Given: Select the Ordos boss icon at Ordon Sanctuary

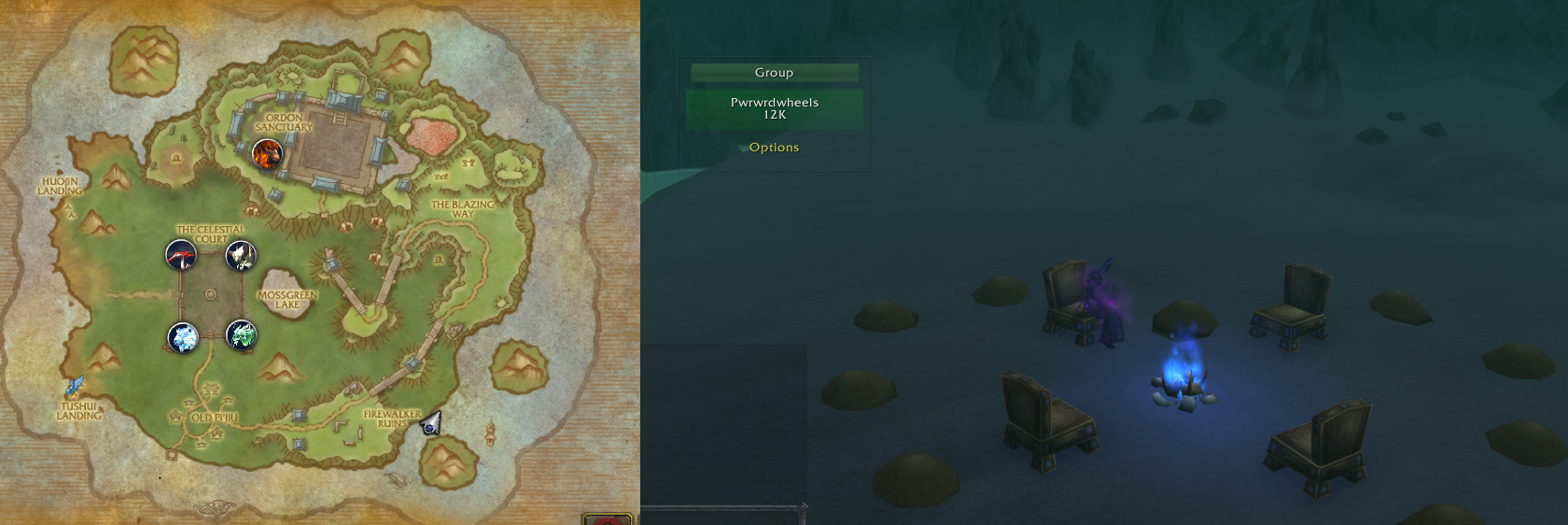Looking at the screenshot, I should (267, 154).
